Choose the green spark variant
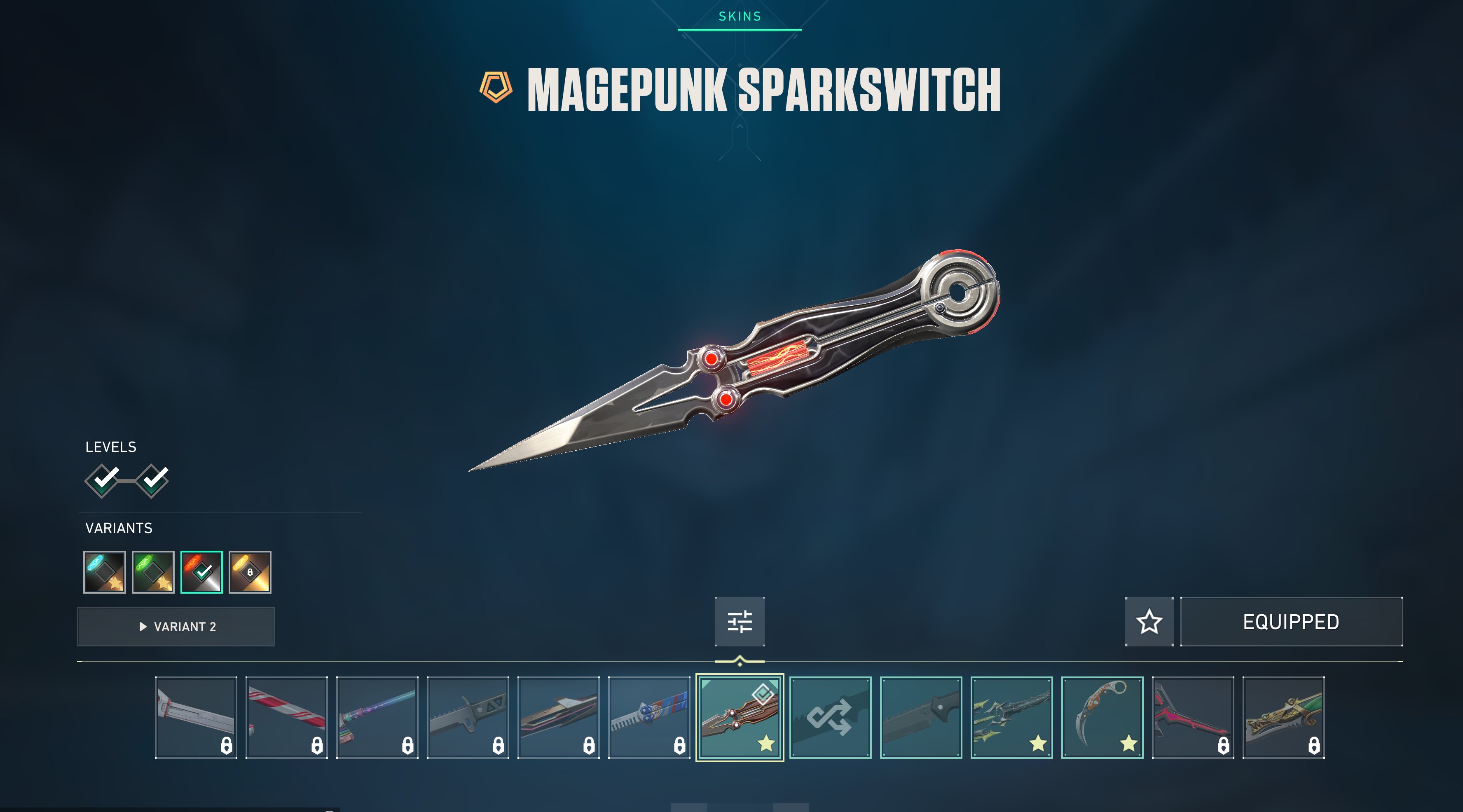1463x812 pixels. pos(153,572)
